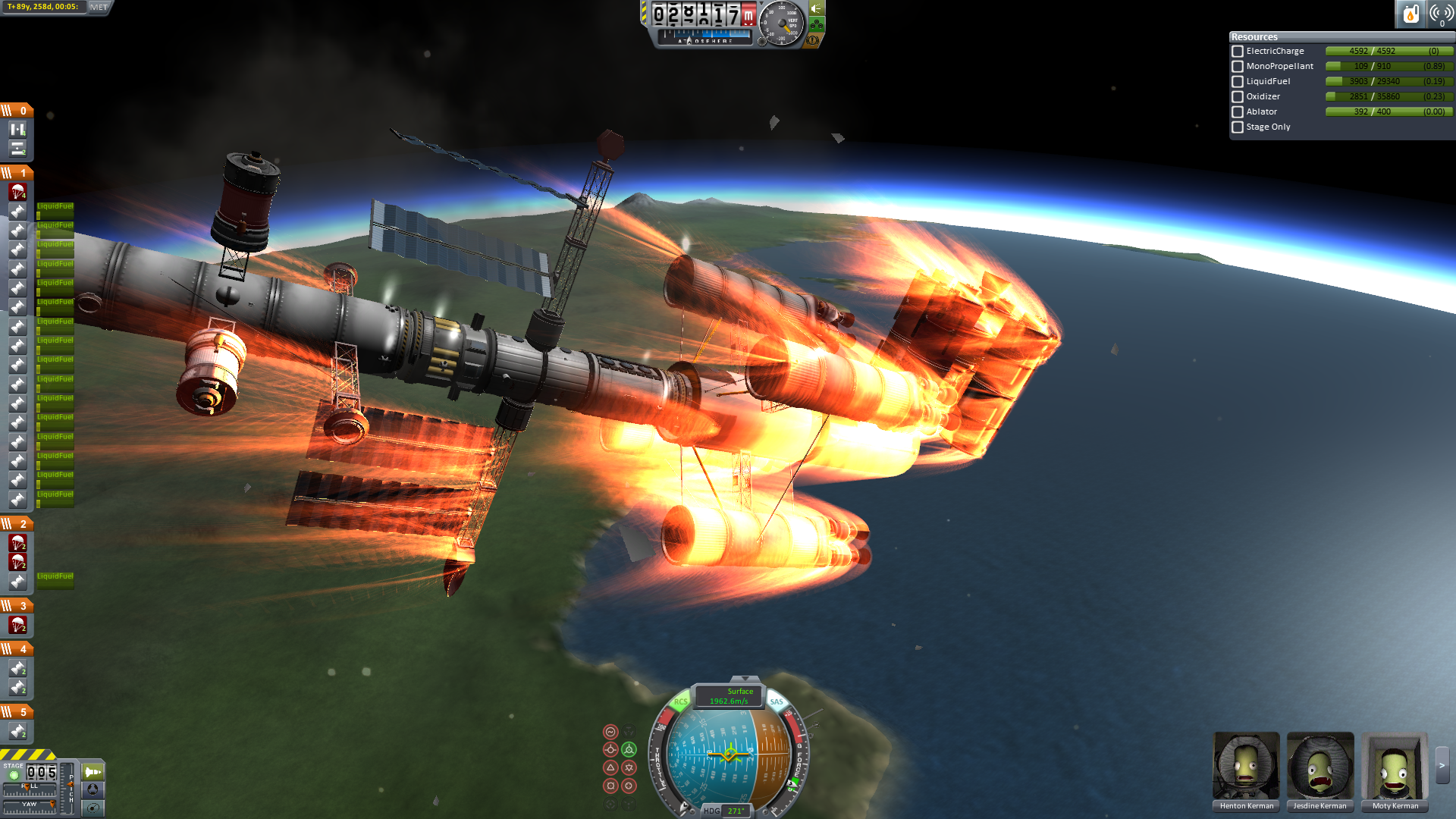Switch to staging mode rocket button
Viewport: 1456px width, 819px height.
coord(93,772)
